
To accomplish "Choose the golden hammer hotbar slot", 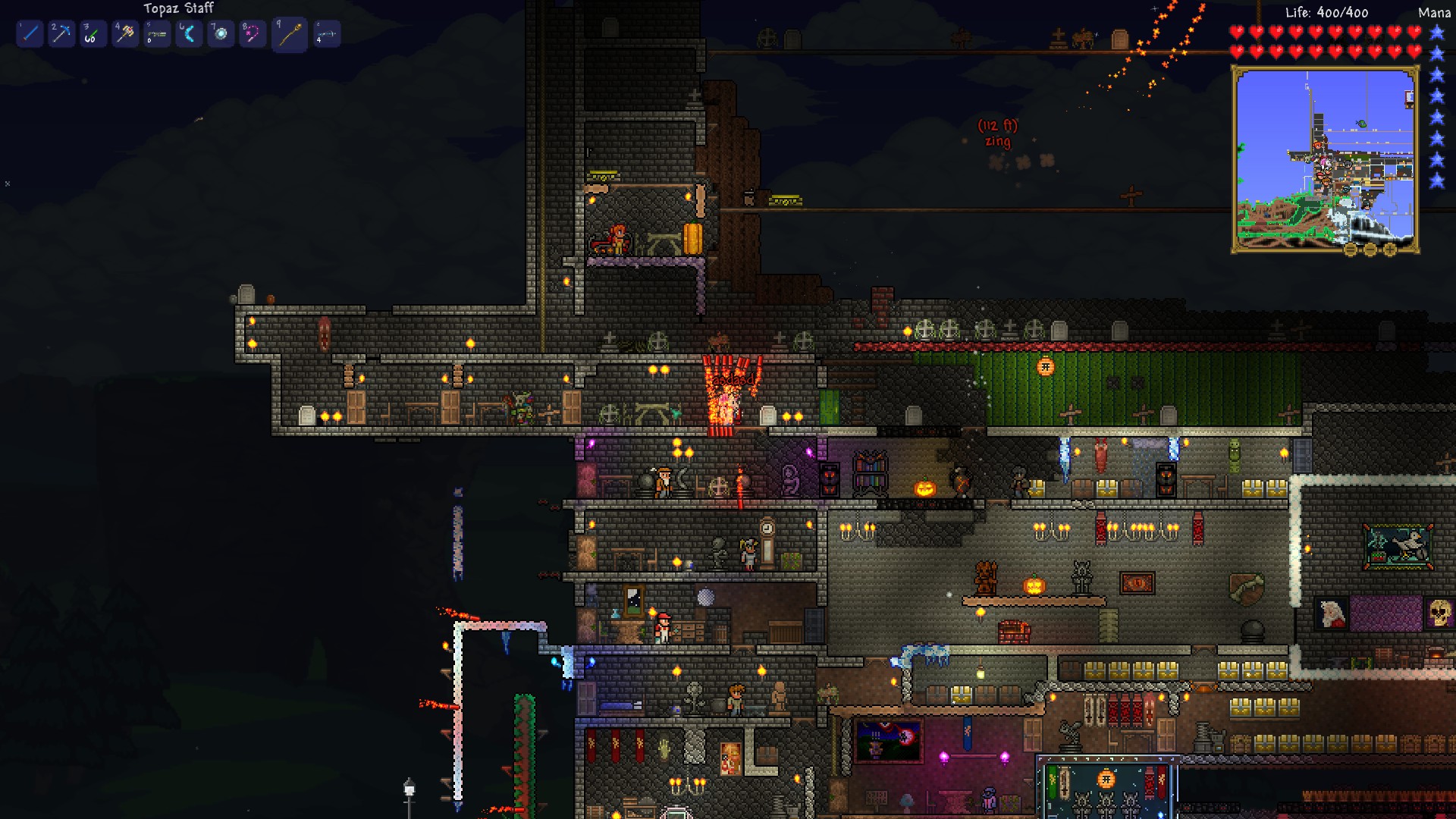I will tap(125, 33).
